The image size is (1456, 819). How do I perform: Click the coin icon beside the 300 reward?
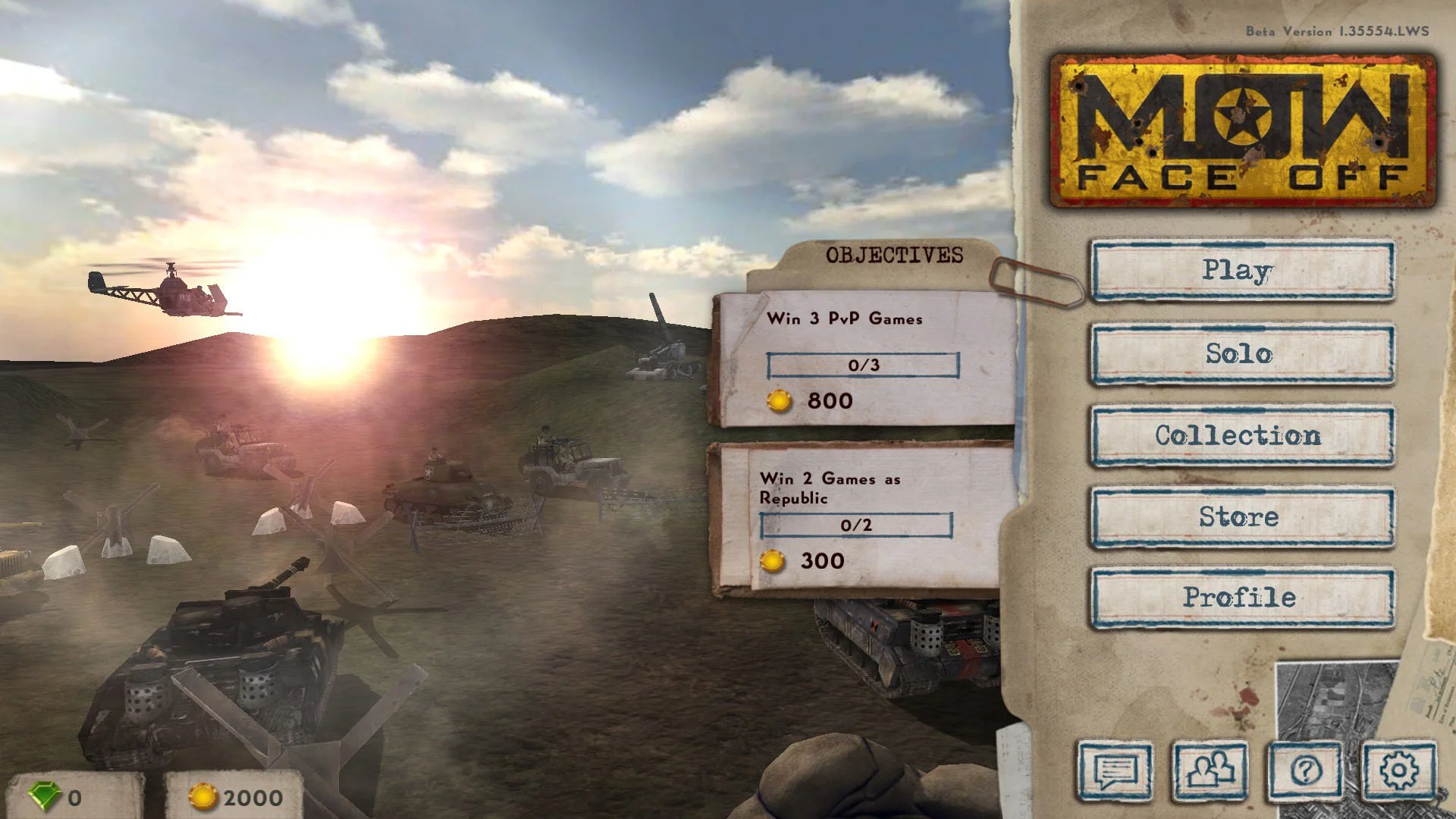[773, 561]
